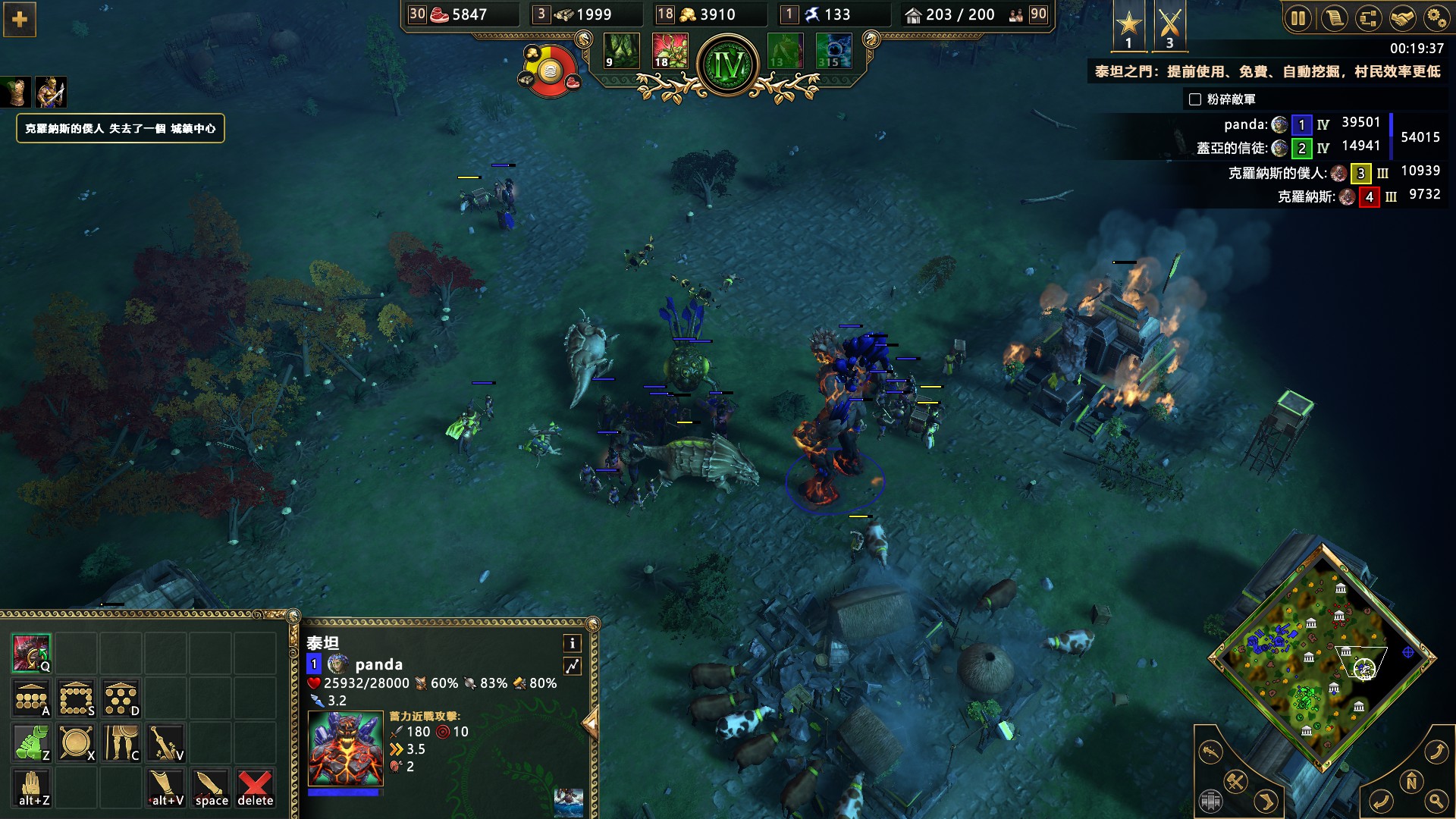1456x819 pixels.
Task: Click the gold star banner
Action: 1128,26
